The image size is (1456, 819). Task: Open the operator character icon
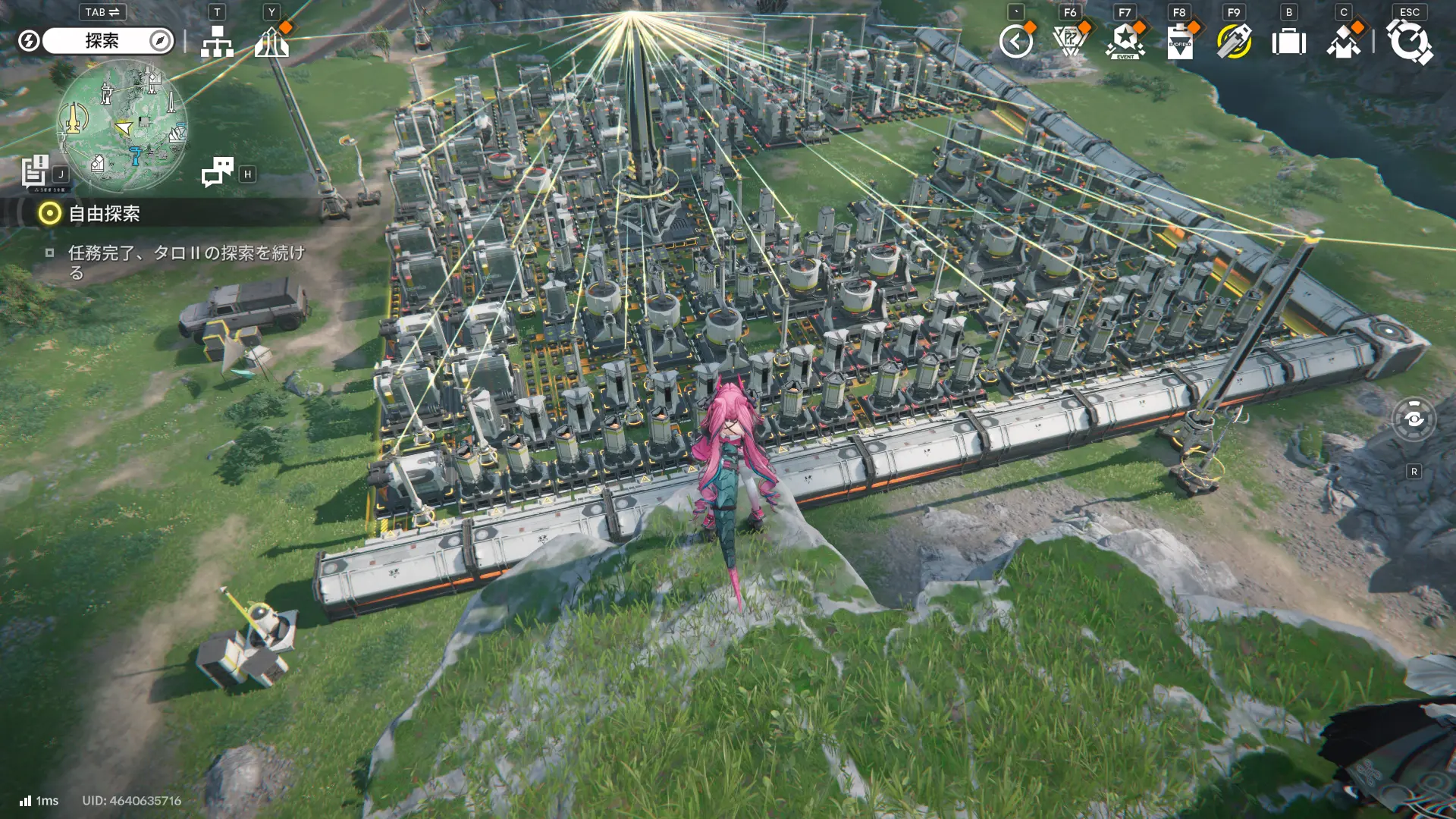click(x=1344, y=42)
